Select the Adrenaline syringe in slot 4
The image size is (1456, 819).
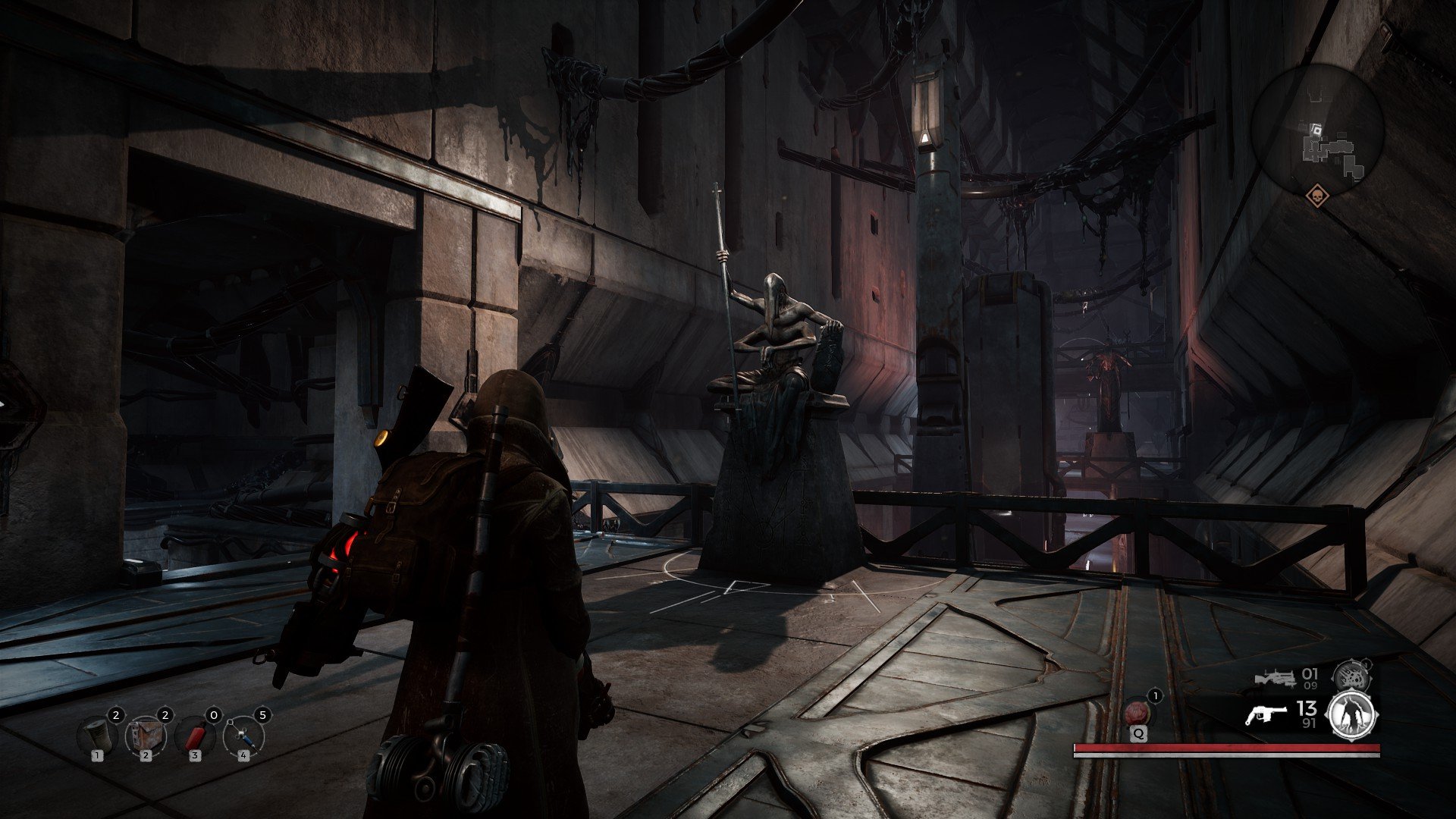tap(243, 737)
